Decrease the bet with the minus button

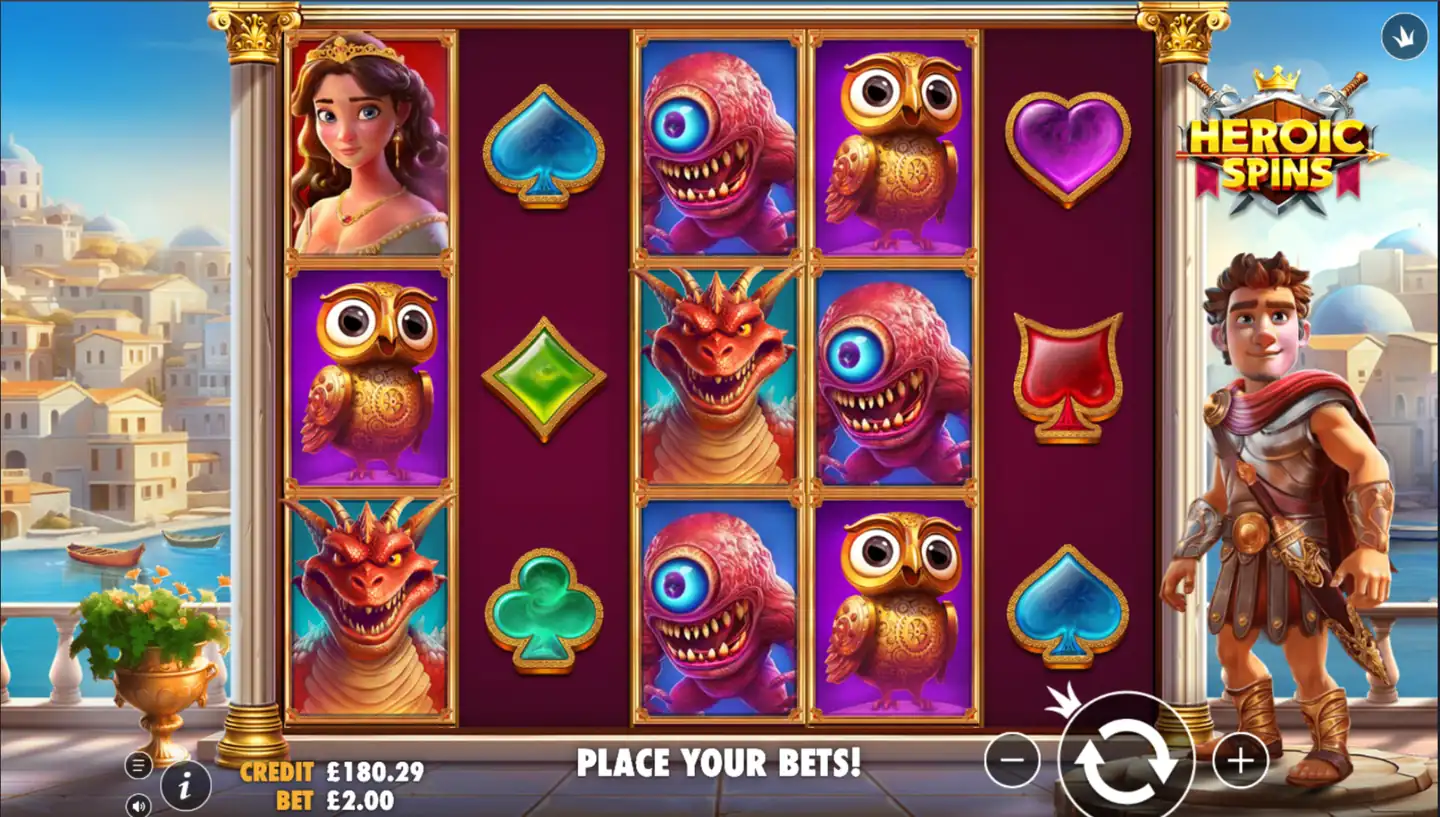pyautogui.click(x=1010, y=760)
